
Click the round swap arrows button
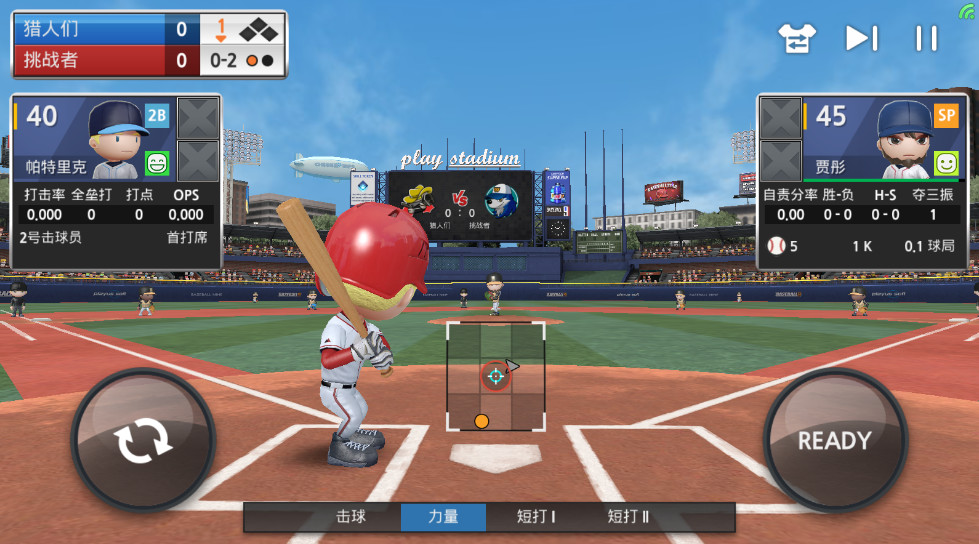[143, 441]
